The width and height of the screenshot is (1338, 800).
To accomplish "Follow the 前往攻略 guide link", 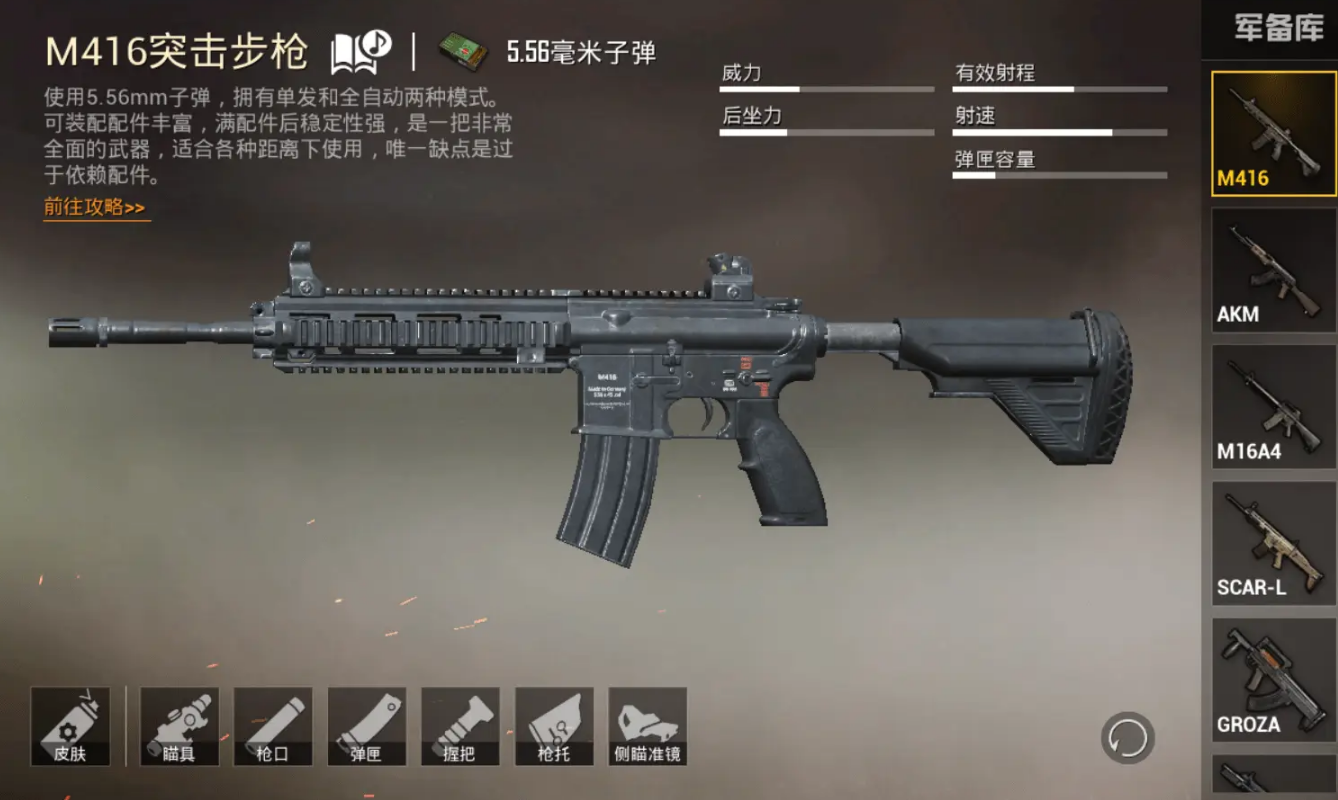I will click(95, 208).
